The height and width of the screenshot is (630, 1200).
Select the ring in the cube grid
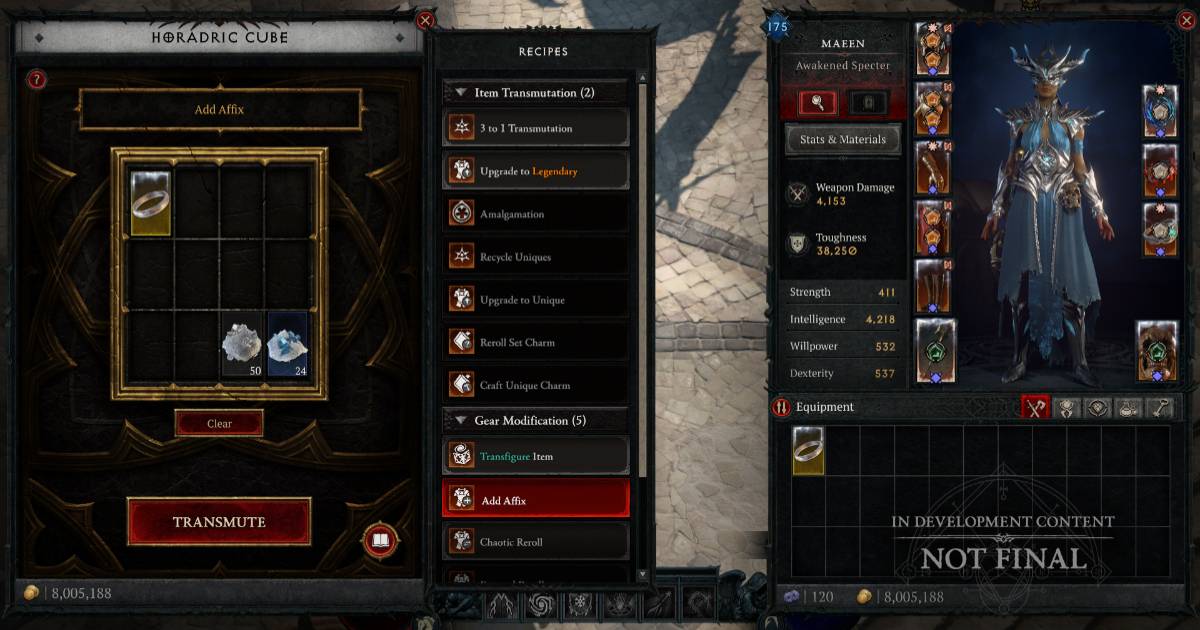coord(150,202)
